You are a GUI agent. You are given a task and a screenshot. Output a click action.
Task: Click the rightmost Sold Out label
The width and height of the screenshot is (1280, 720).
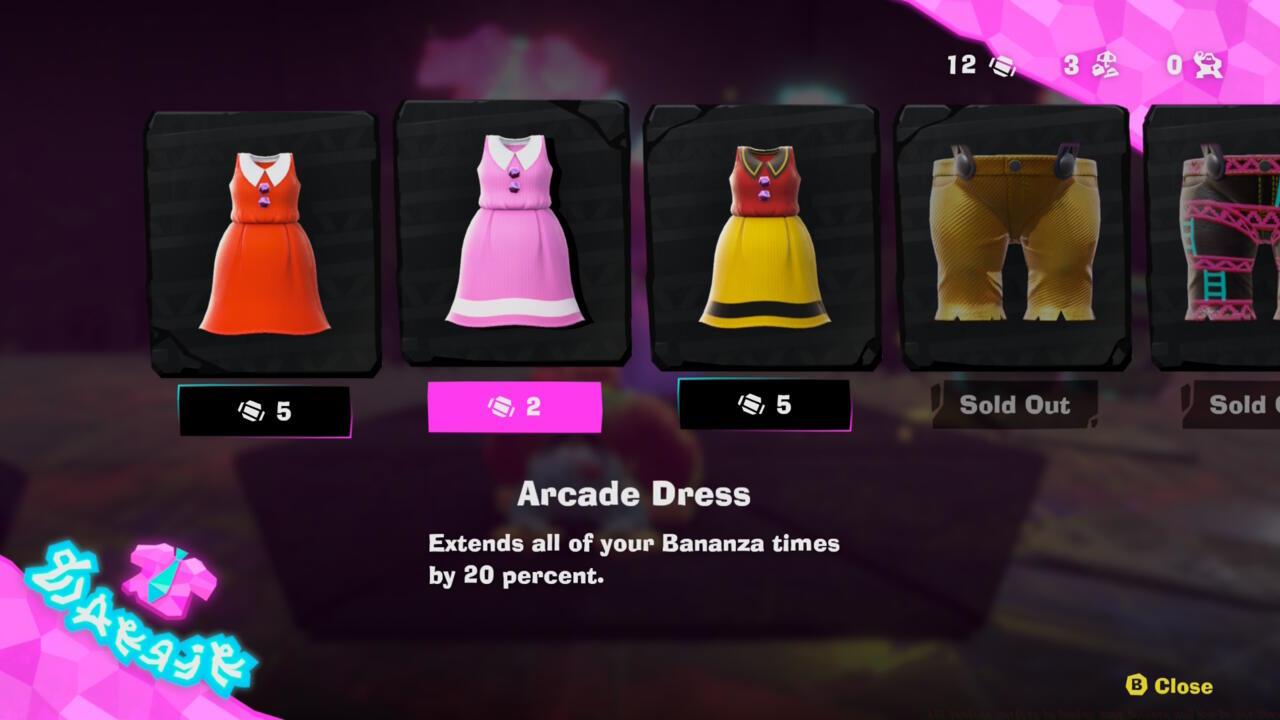point(1243,405)
